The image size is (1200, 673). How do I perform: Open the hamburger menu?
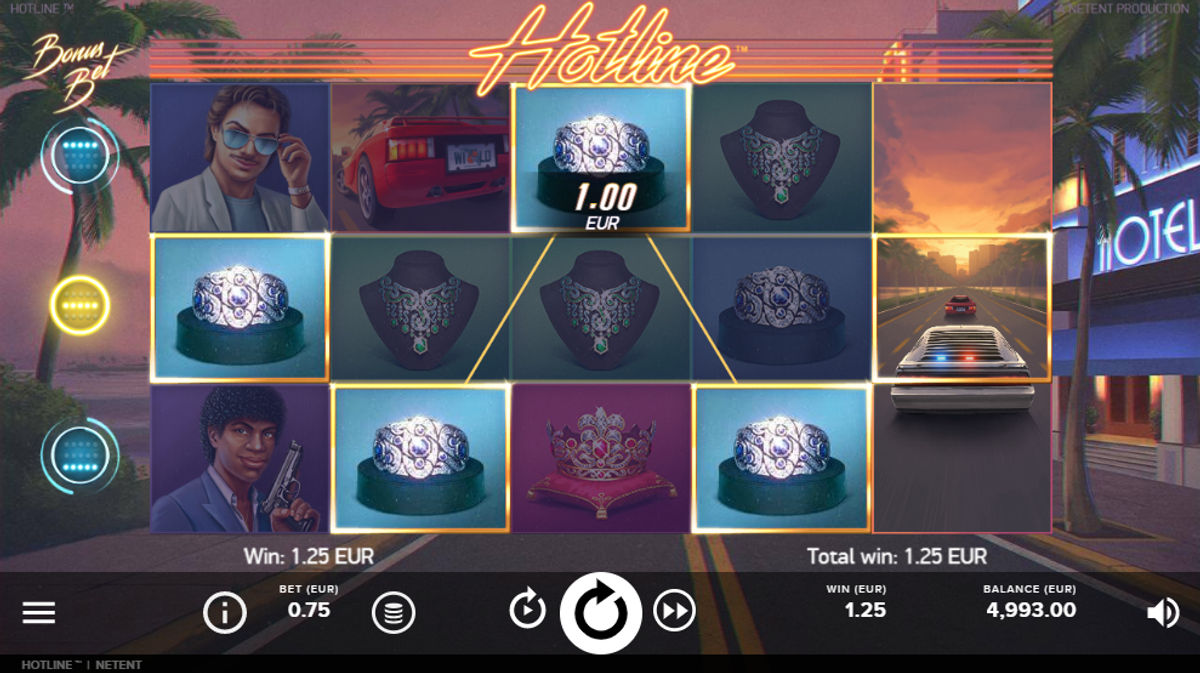(39, 613)
